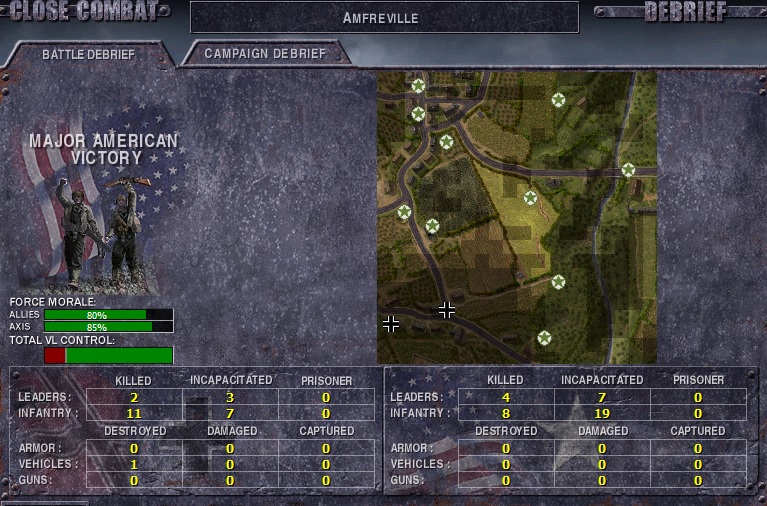
Task: Switch to the Campaign Debrief tab
Action: [265, 53]
